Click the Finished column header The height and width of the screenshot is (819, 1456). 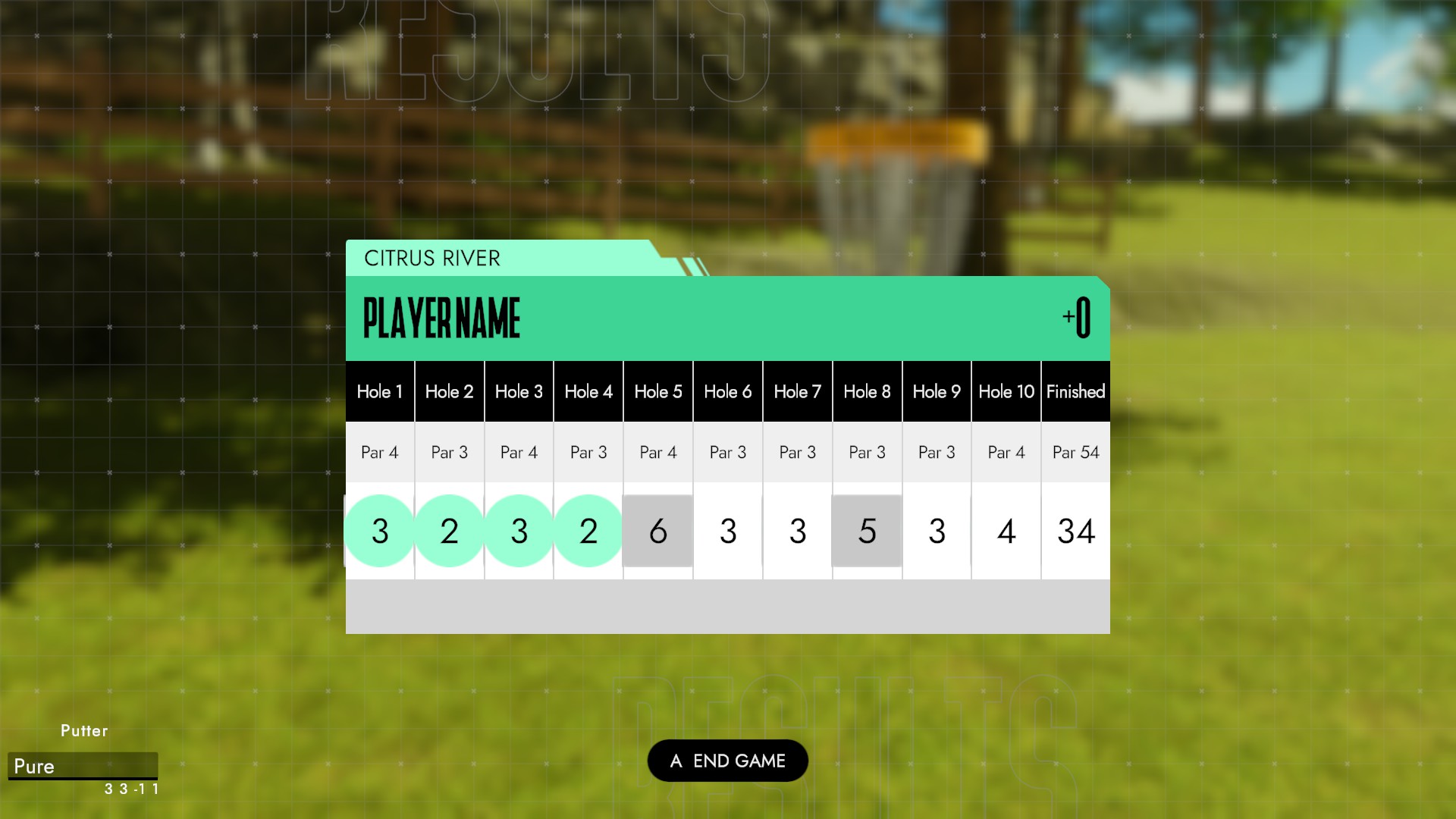coord(1075,391)
